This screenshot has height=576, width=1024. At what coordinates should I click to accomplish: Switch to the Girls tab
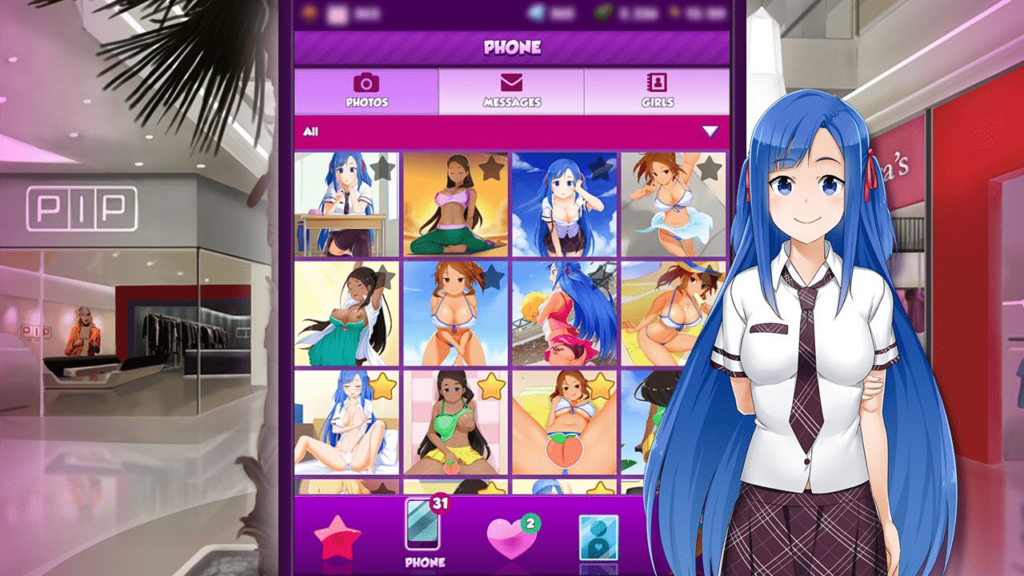tap(657, 91)
